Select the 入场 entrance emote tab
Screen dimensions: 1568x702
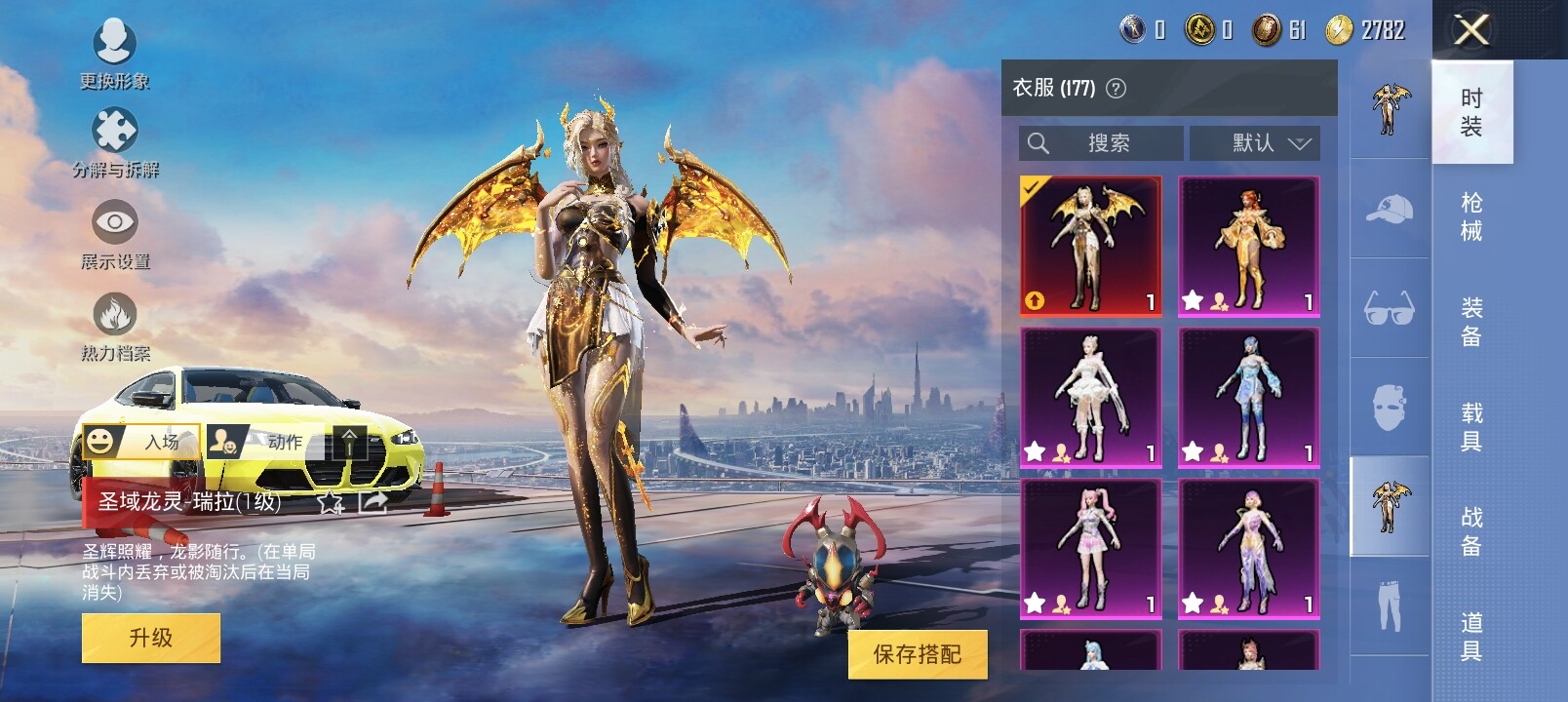[x=142, y=442]
